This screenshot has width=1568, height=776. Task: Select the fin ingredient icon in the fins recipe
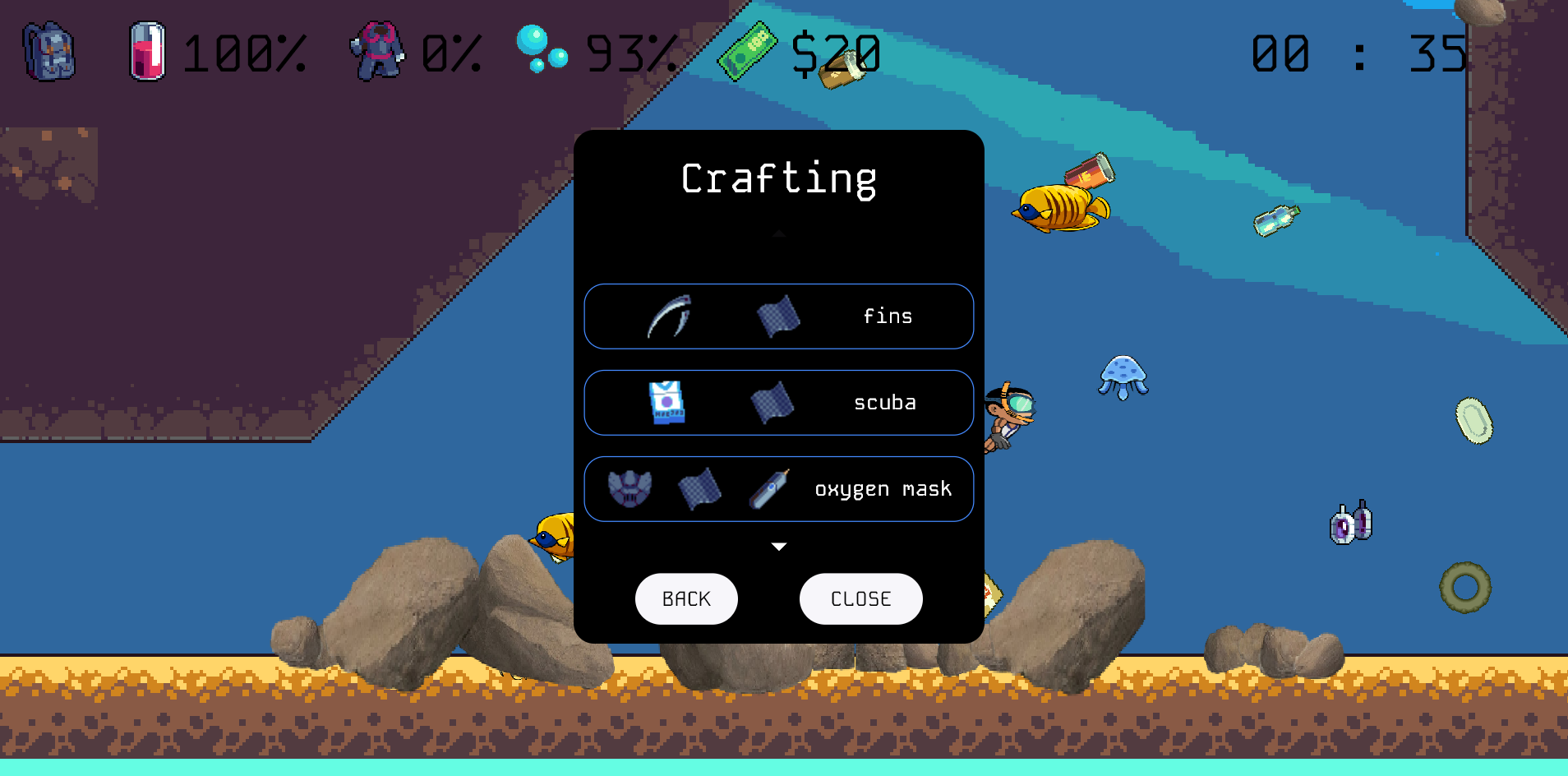667,316
